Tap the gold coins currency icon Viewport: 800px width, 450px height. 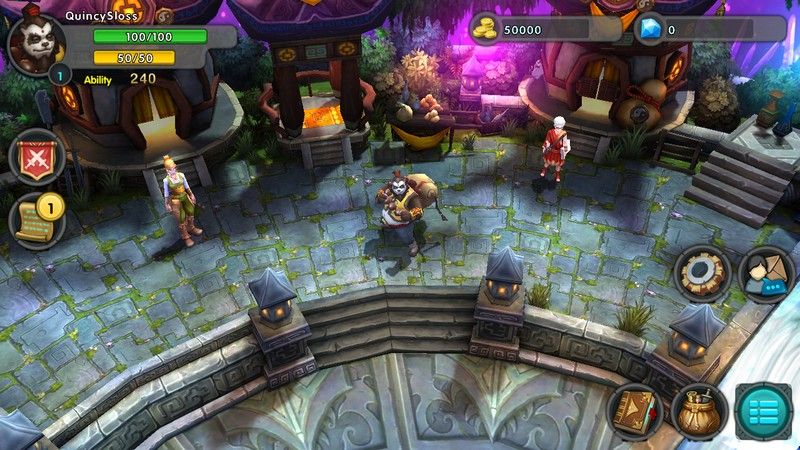coord(484,29)
